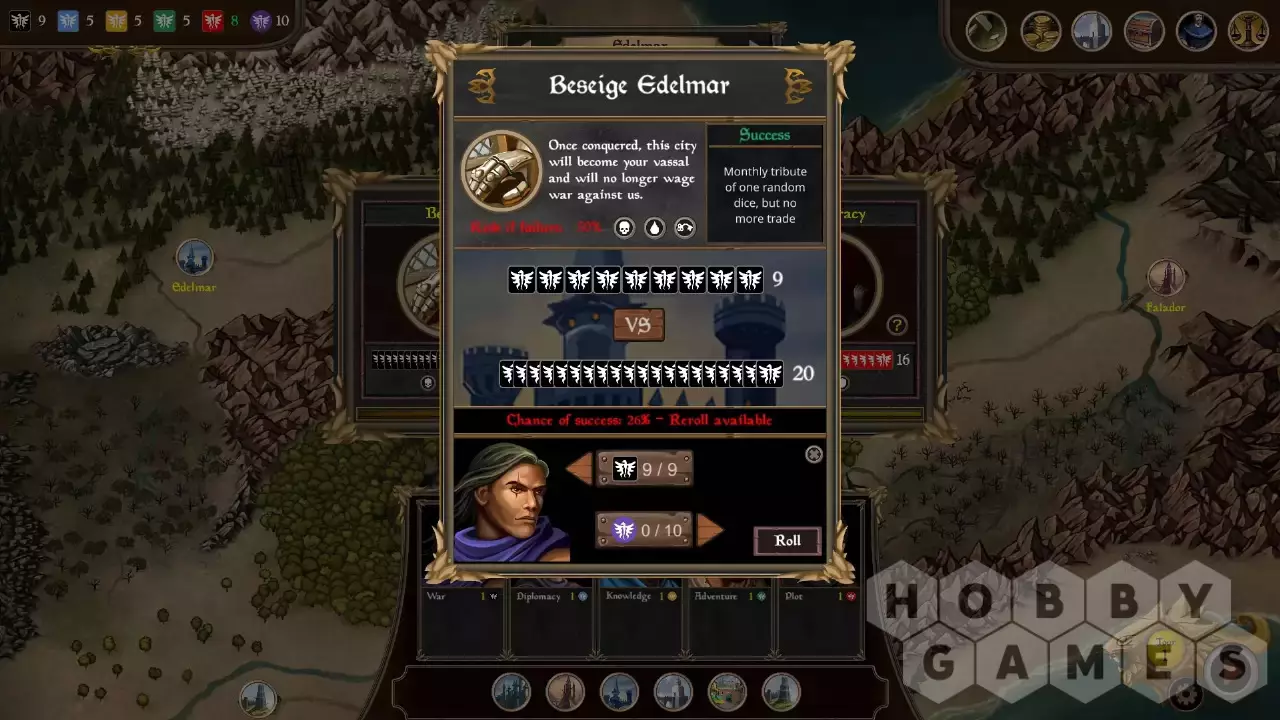Increase purple dice with the right arrow
Image resolution: width=1280 pixels, height=720 pixels.
[709, 530]
